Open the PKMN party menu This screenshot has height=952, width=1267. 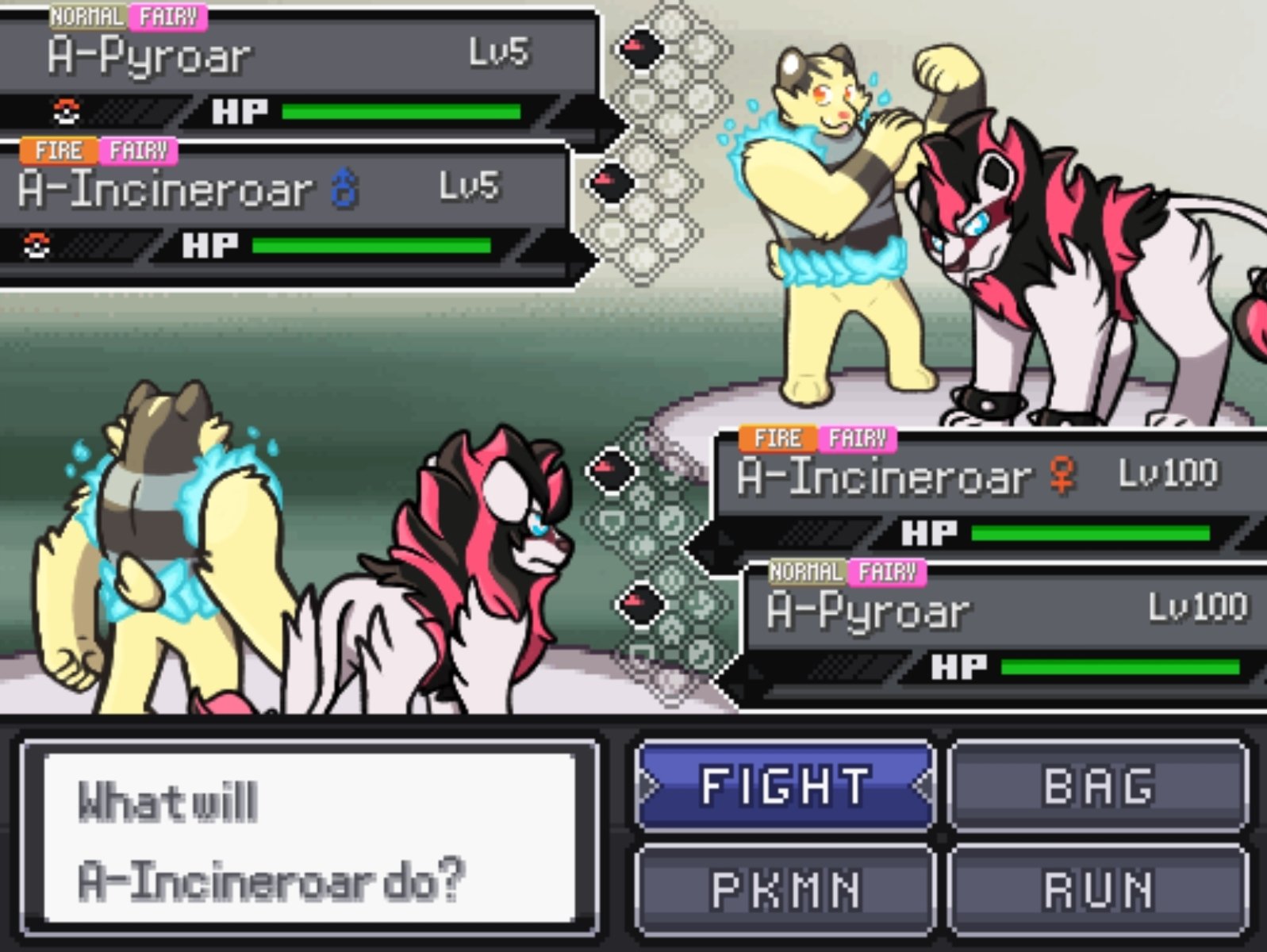click(x=785, y=889)
